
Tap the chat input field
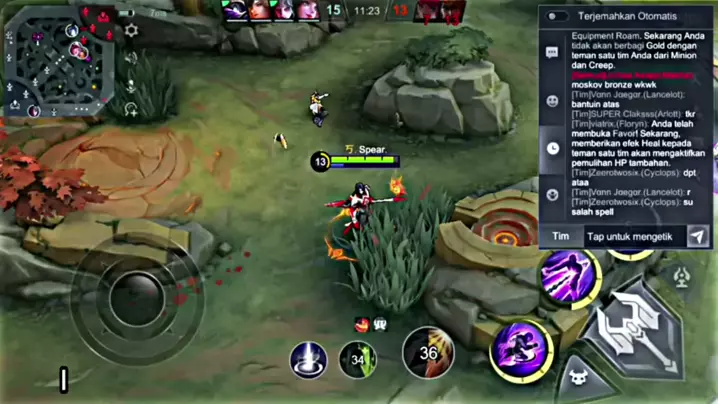pyautogui.click(x=633, y=237)
